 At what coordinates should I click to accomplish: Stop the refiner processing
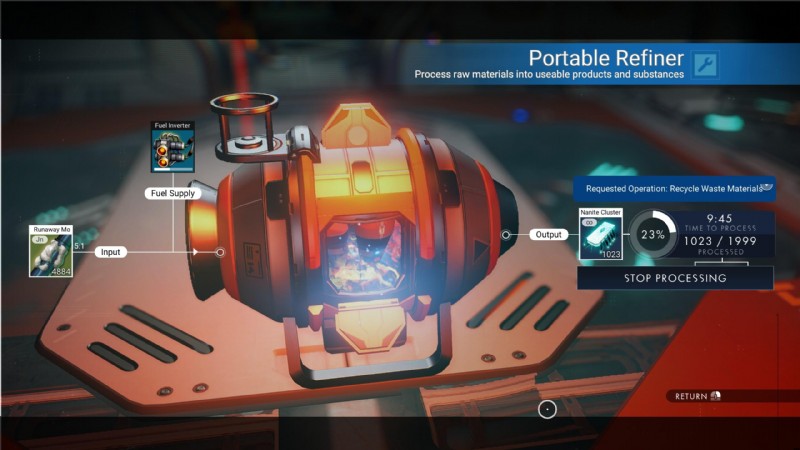tap(675, 278)
